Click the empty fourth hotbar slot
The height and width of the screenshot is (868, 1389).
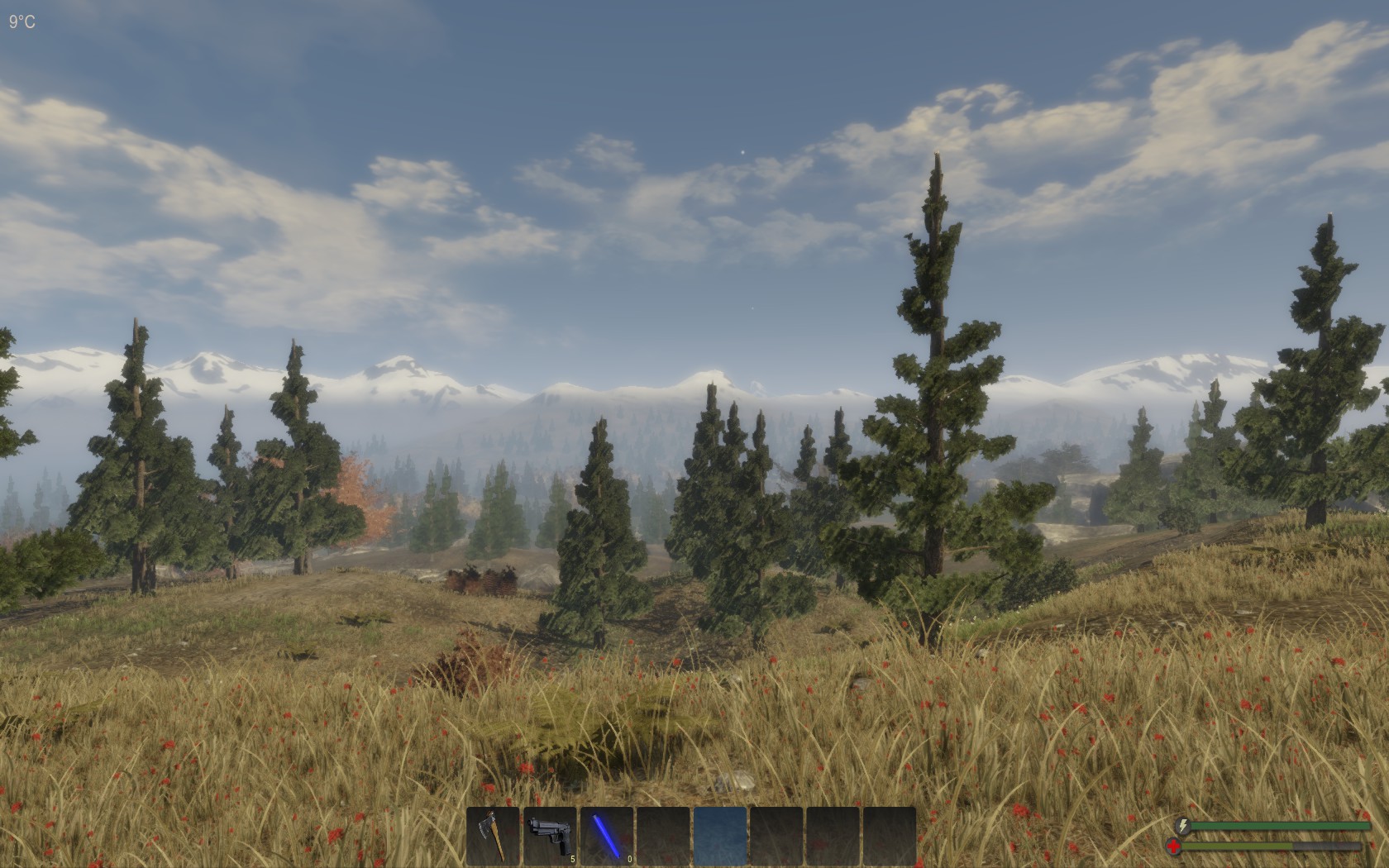click(x=662, y=837)
